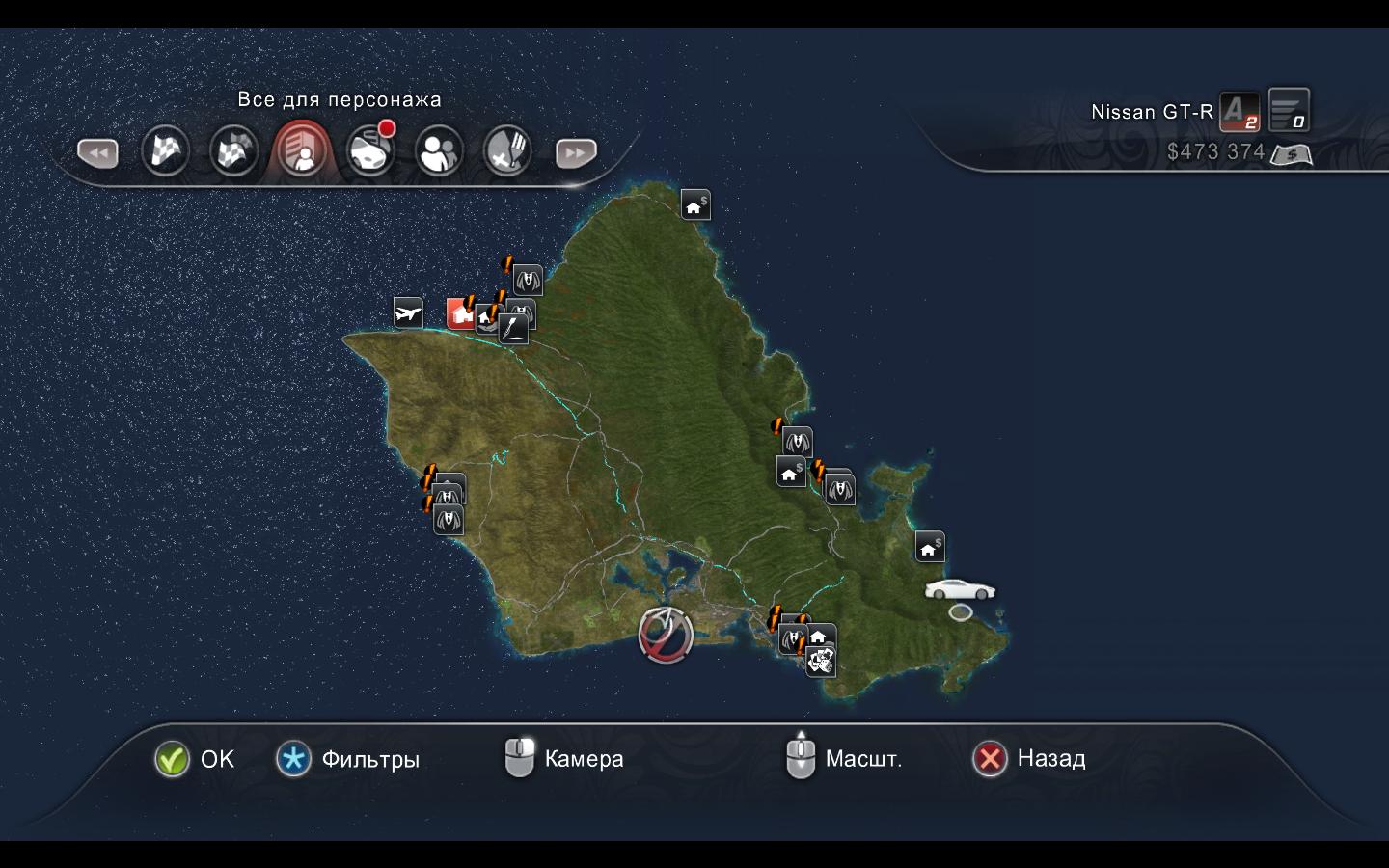Select the single checkered flag filter
The width and height of the screenshot is (1389, 868).
(x=165, y=151)
